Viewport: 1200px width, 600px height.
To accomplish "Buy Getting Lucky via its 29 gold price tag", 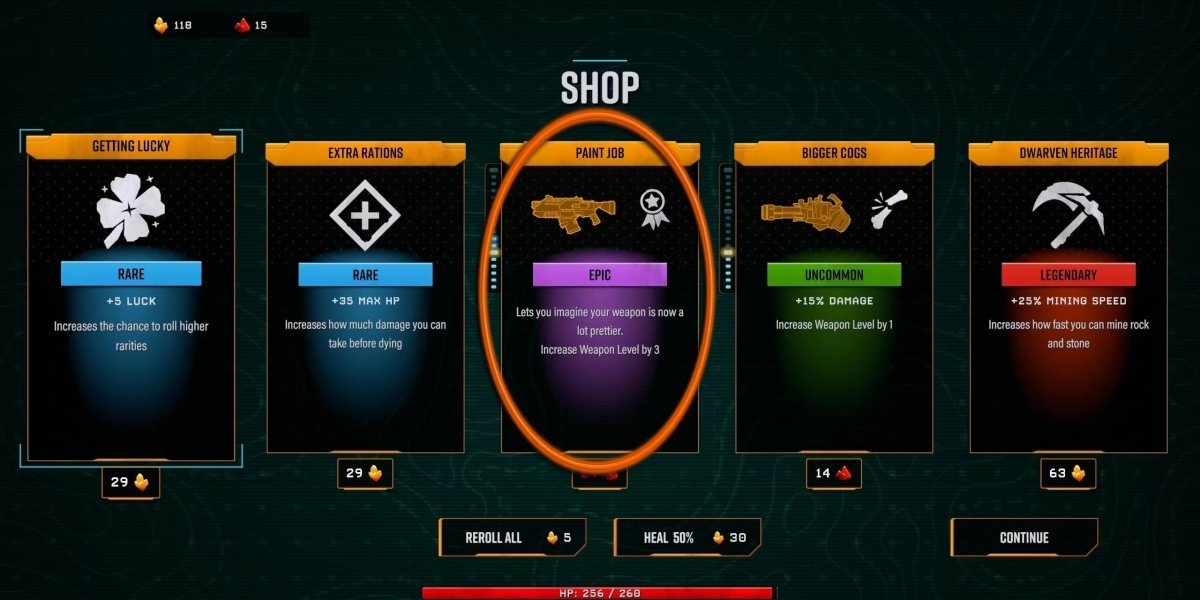I will pyautogui.click(x=131, y=482).
